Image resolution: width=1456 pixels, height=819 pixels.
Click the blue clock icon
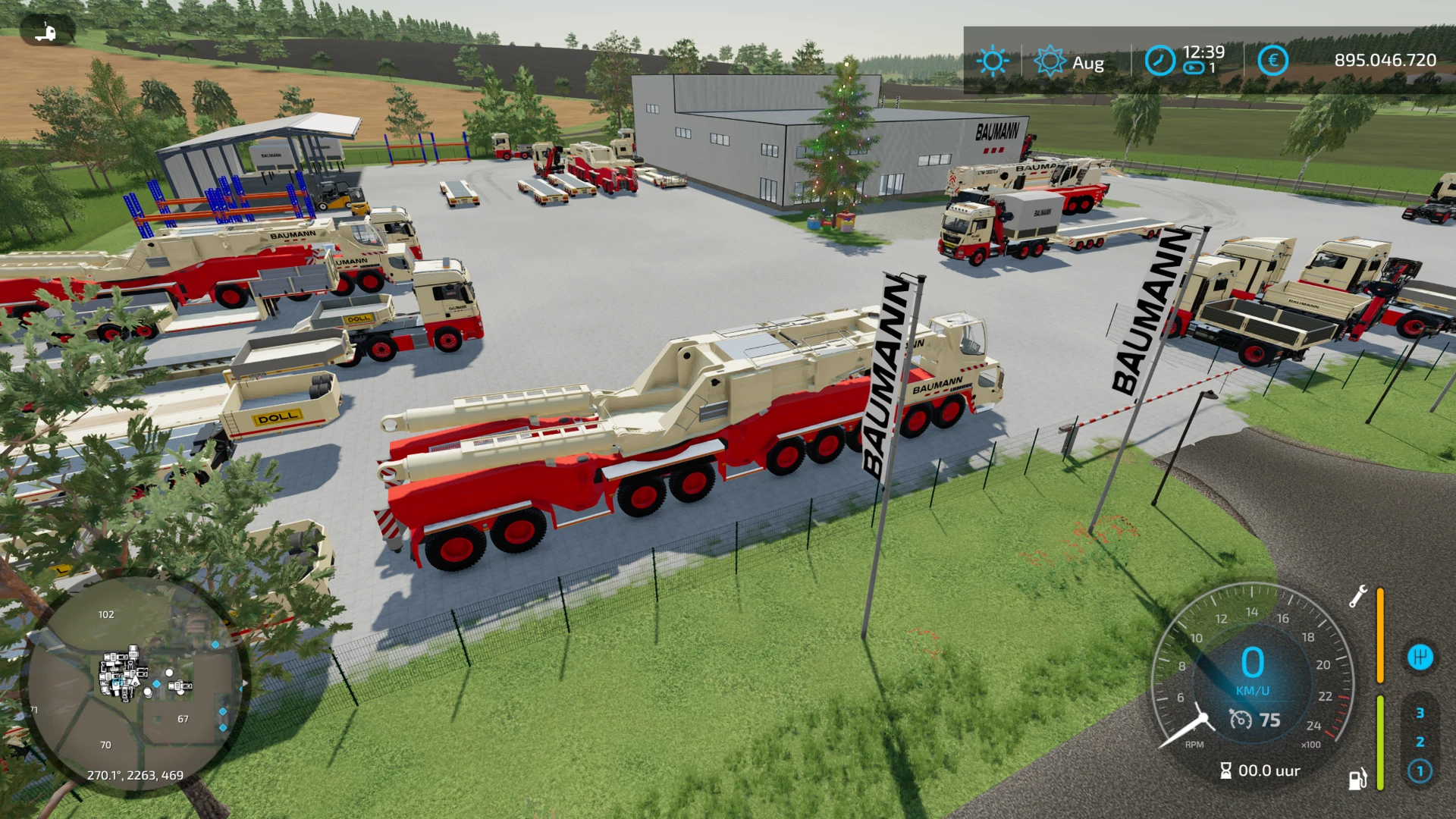(1159, 61)
